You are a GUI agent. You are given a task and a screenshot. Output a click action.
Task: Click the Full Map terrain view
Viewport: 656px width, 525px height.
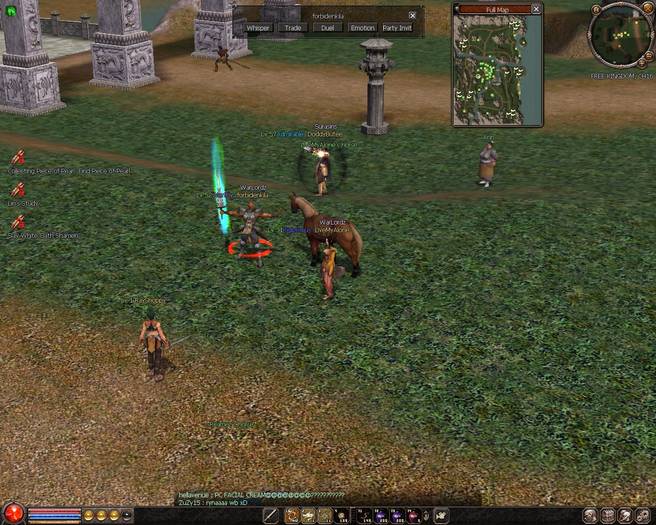pyautogui.click(x=497, y=68)
